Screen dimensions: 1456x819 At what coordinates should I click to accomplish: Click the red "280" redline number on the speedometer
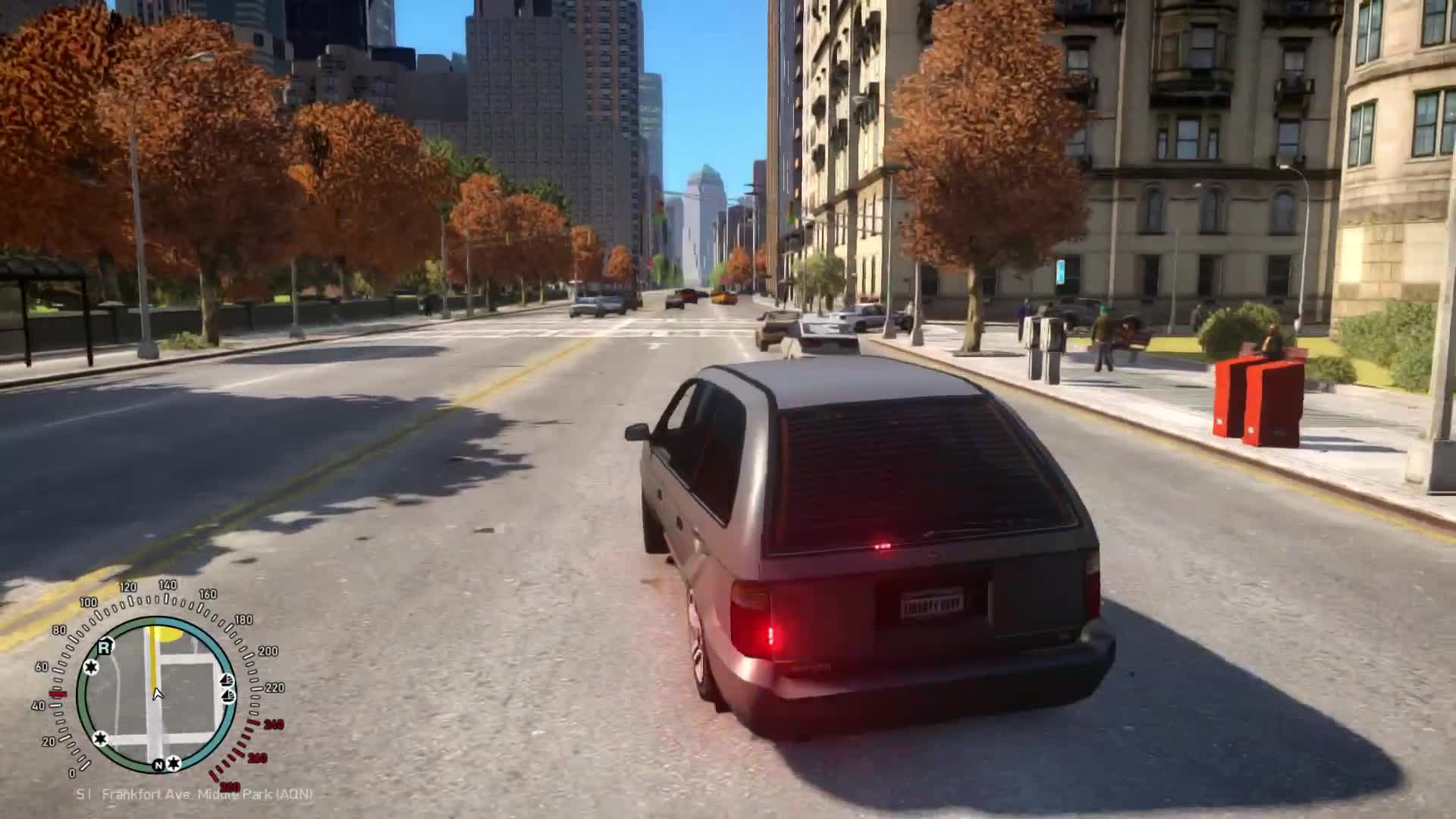coord(230,786)
